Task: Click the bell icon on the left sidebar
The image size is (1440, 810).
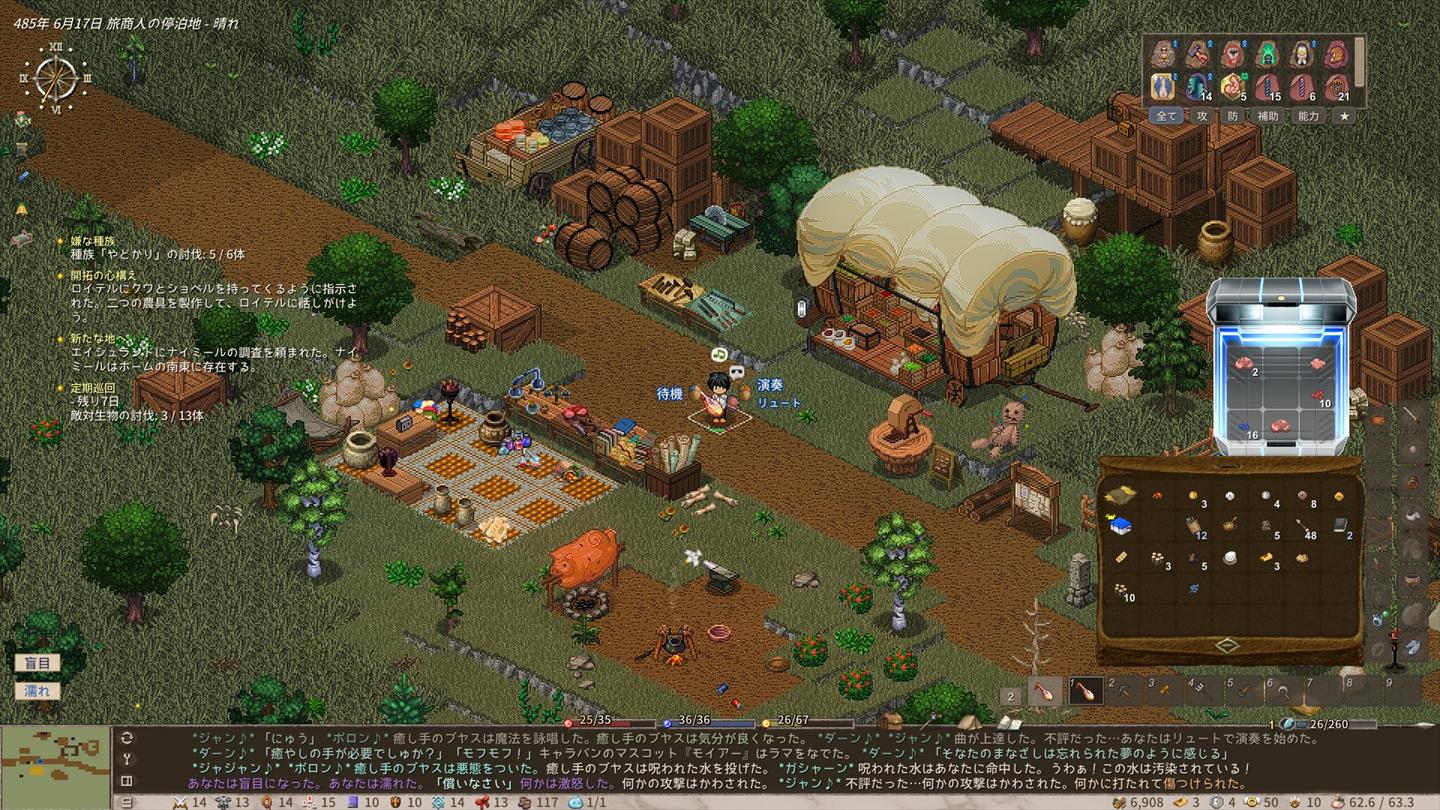Action: pos(21,209)
